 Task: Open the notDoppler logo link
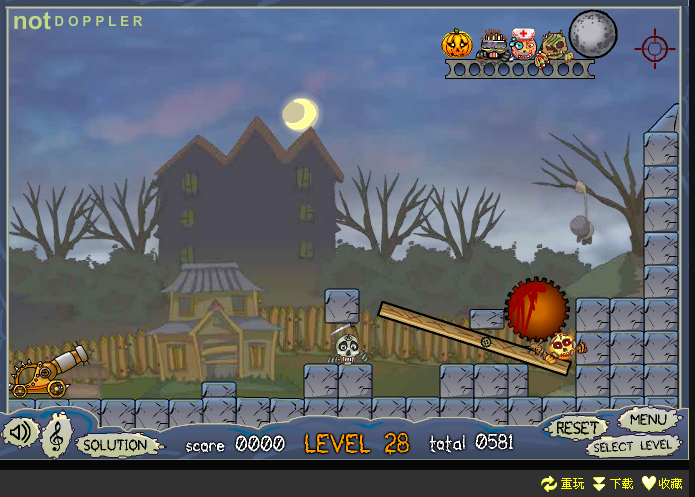(78, 20)
